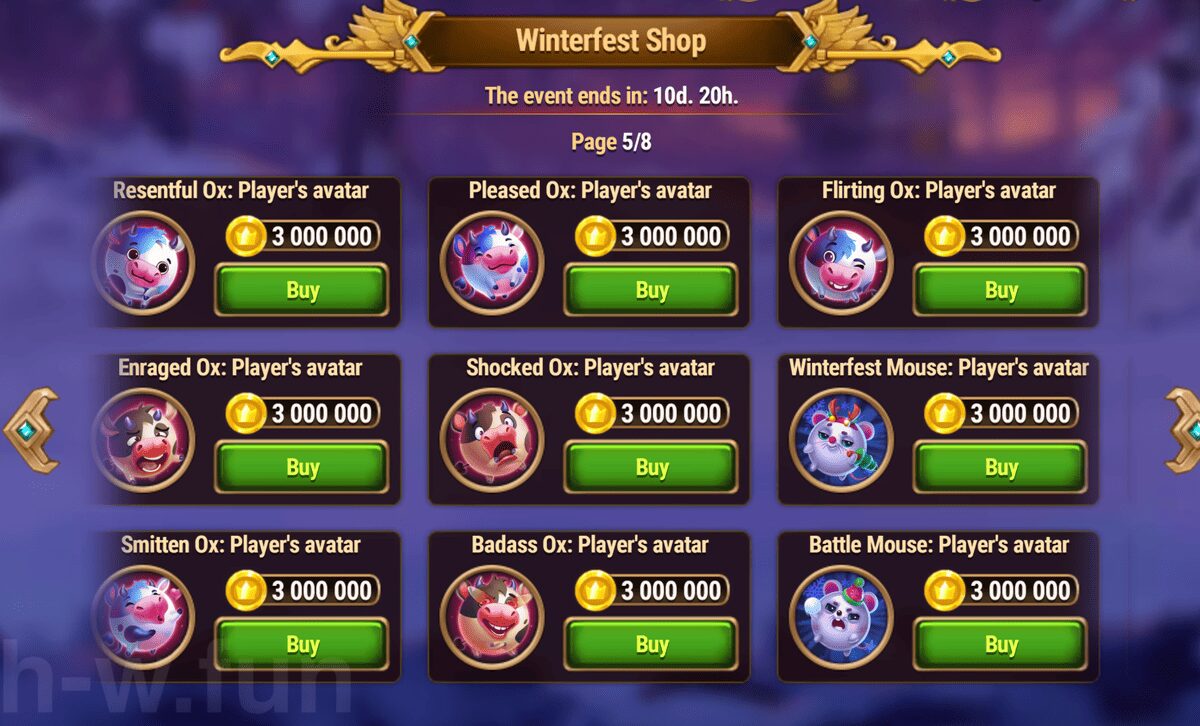Select the Badass Ox avatar portrait

point(492,617)
